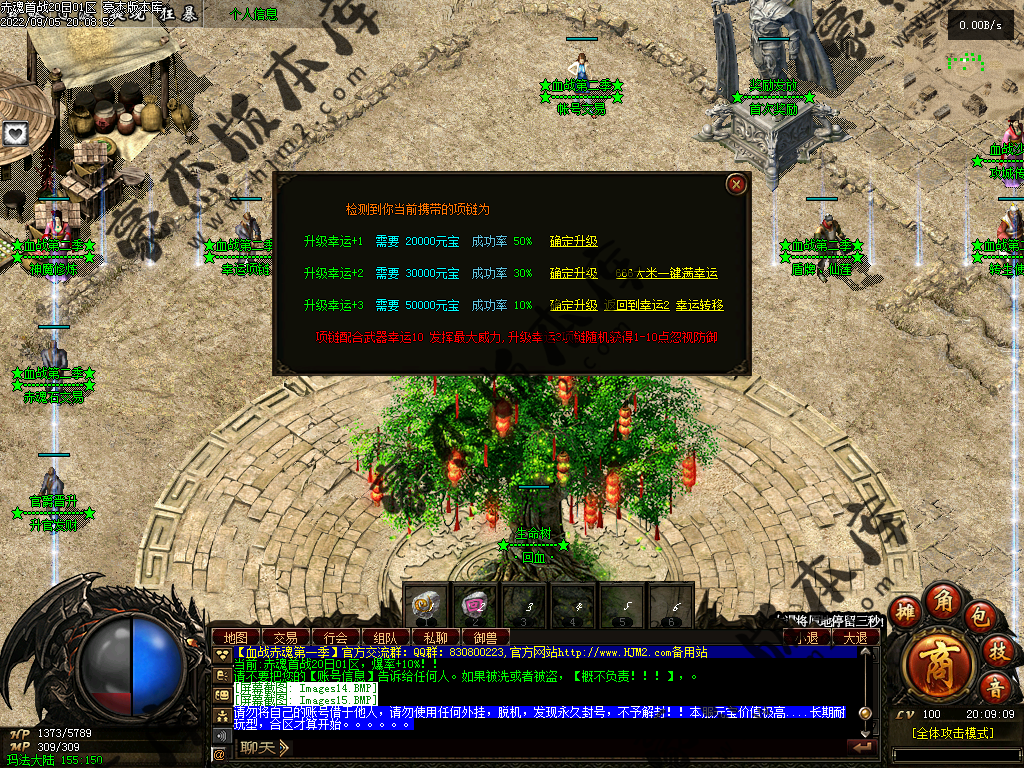
Task: Open the 交易 trade tab
Action: (x=286, y=637)
